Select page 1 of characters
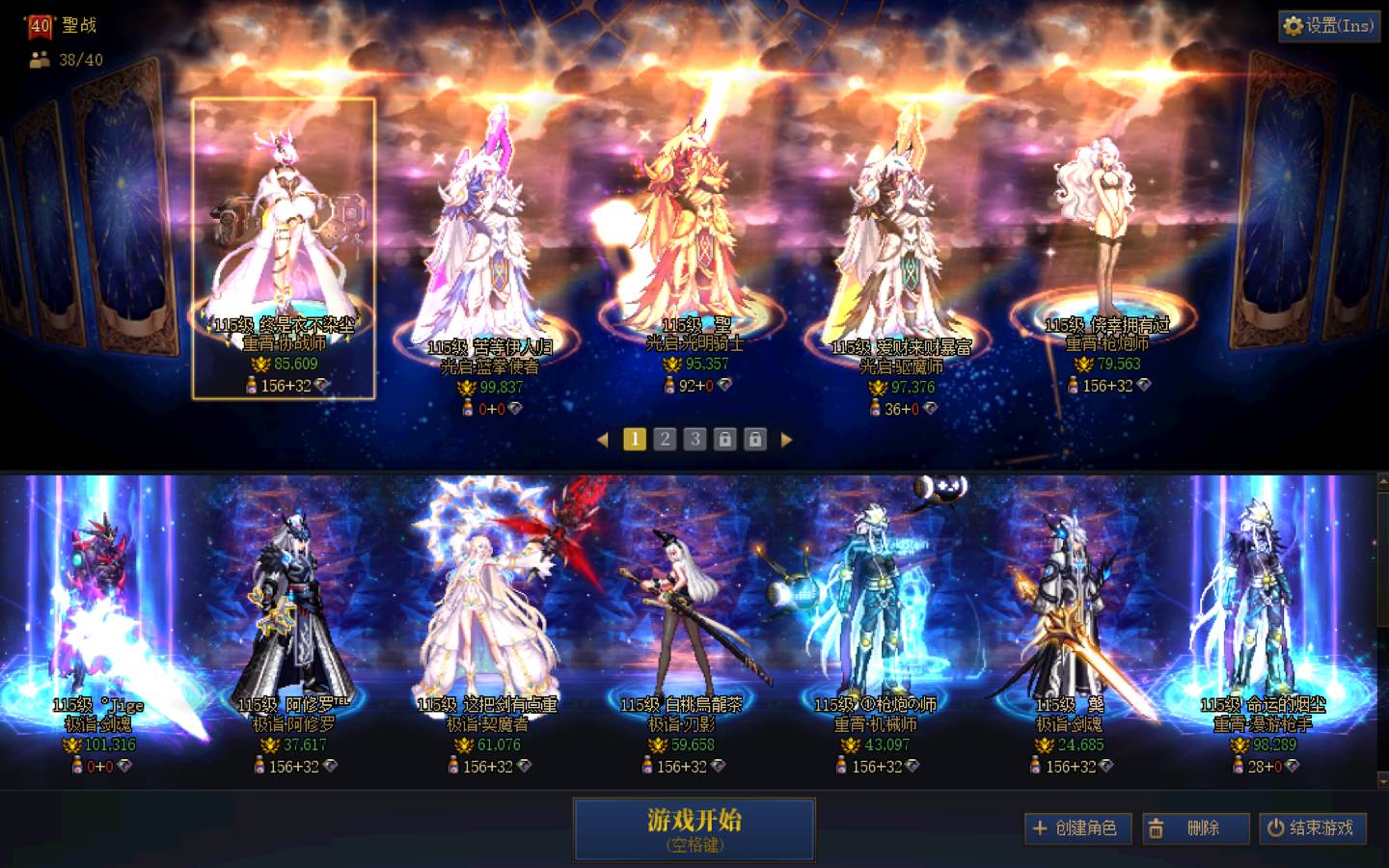The width and height of the screenshot is (1389, 868). 634,439
